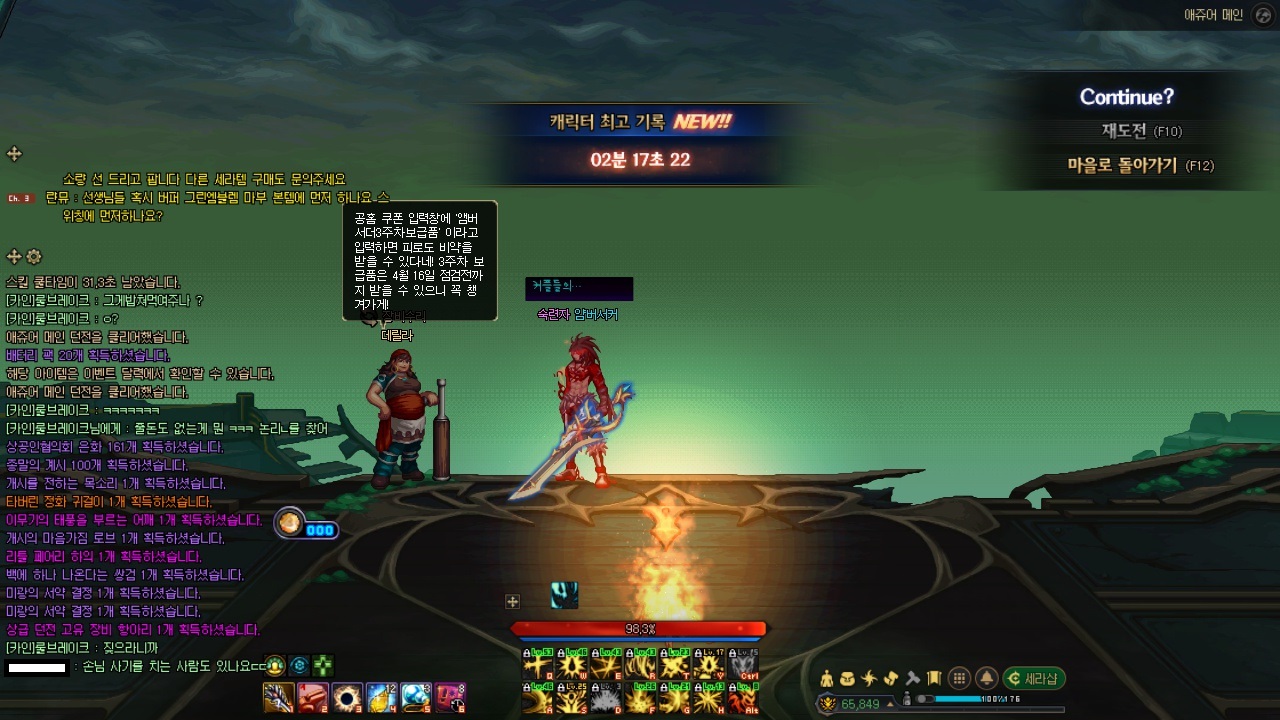
Task: Open the skill window star icon
Action: click(x=869, y=678)
